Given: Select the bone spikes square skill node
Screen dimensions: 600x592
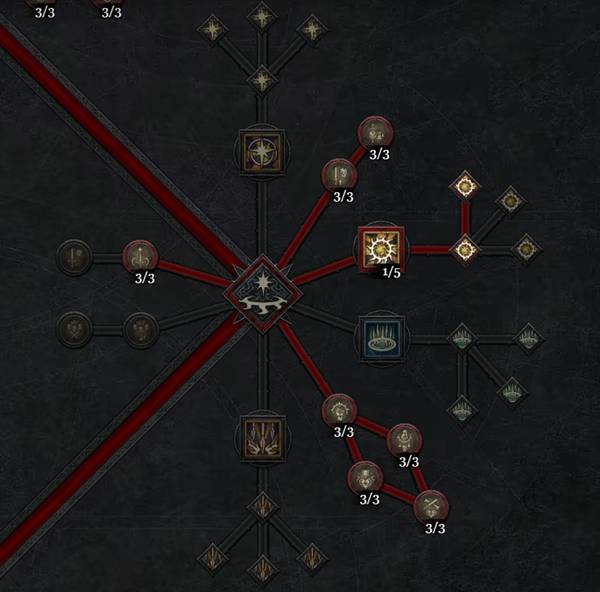Looking at the screenshot, I should pyautogui.click(x=261, y=436).
